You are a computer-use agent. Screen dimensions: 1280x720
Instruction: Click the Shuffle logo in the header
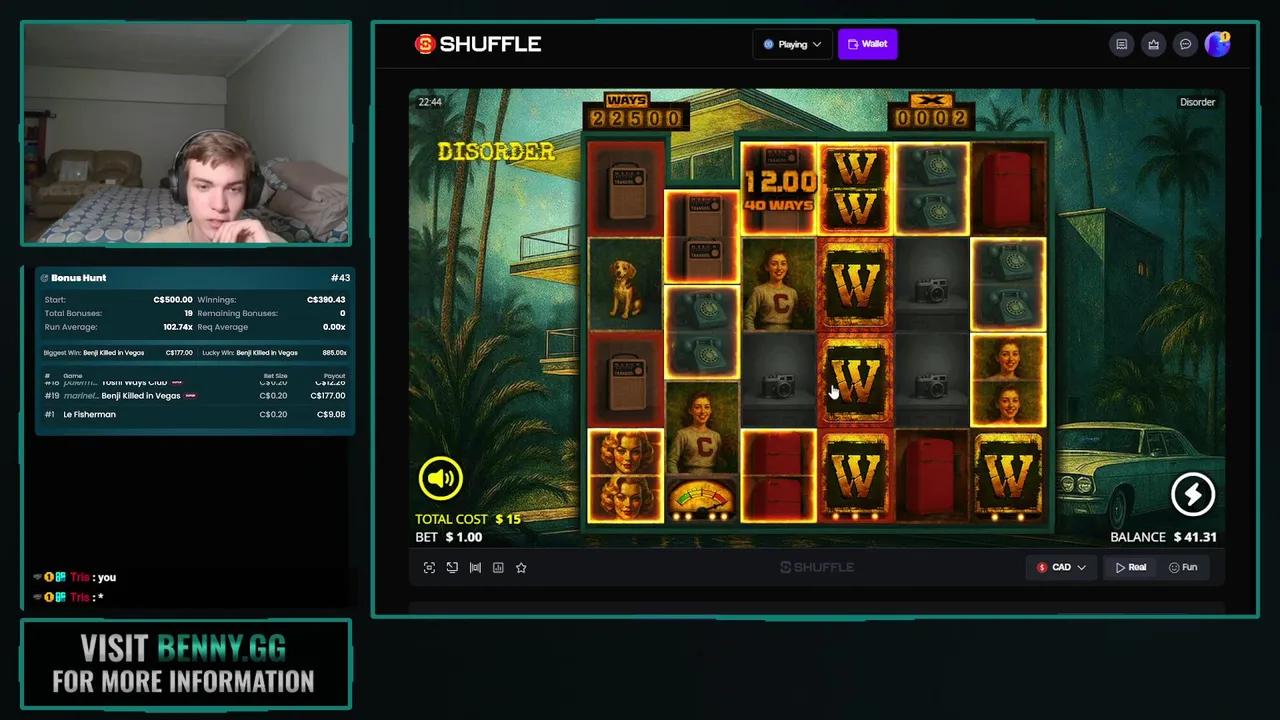(x=477, y=43)
